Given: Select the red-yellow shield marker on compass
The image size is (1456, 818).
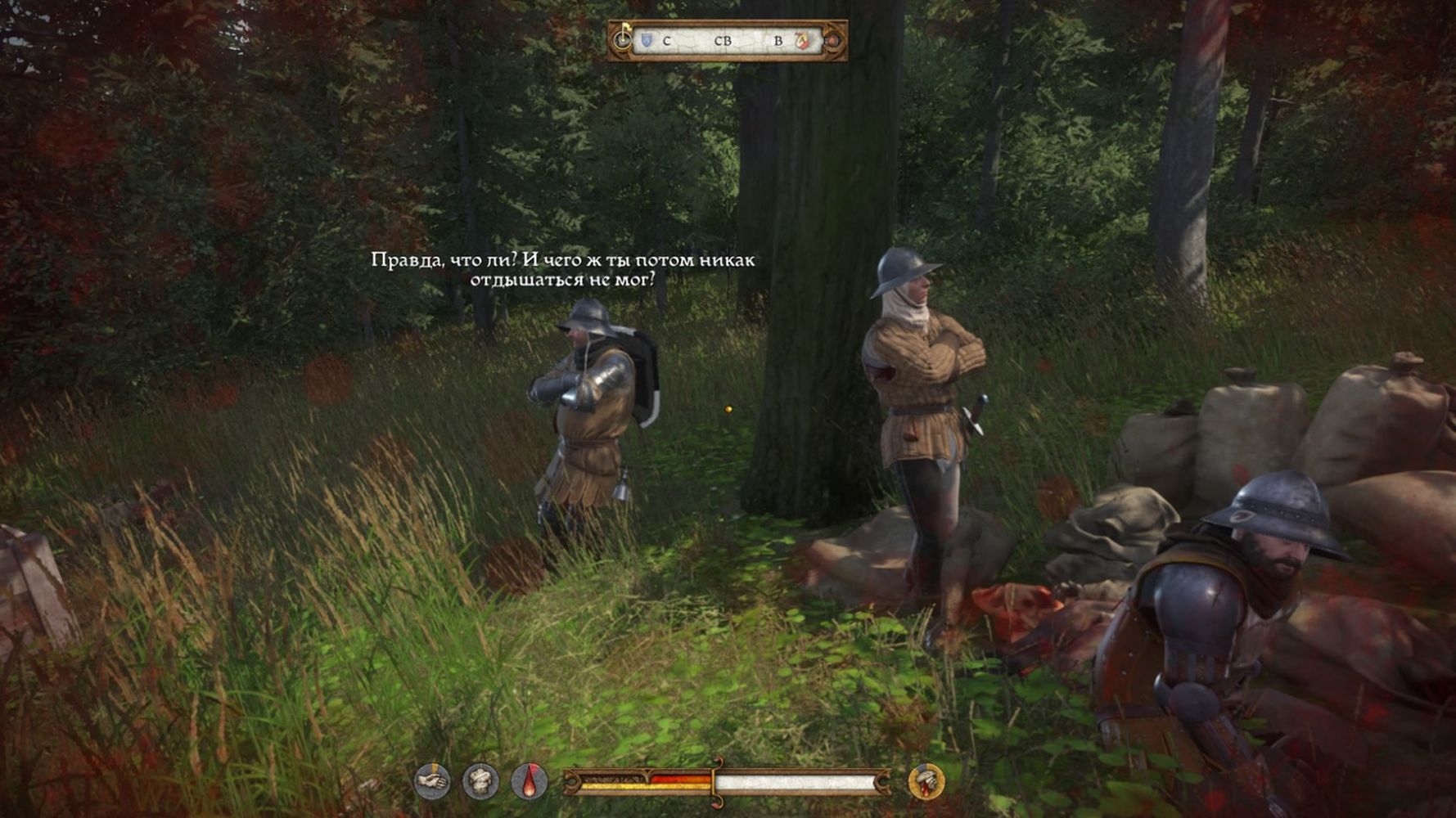Looking at the screenshot, I should click(802, 40).
